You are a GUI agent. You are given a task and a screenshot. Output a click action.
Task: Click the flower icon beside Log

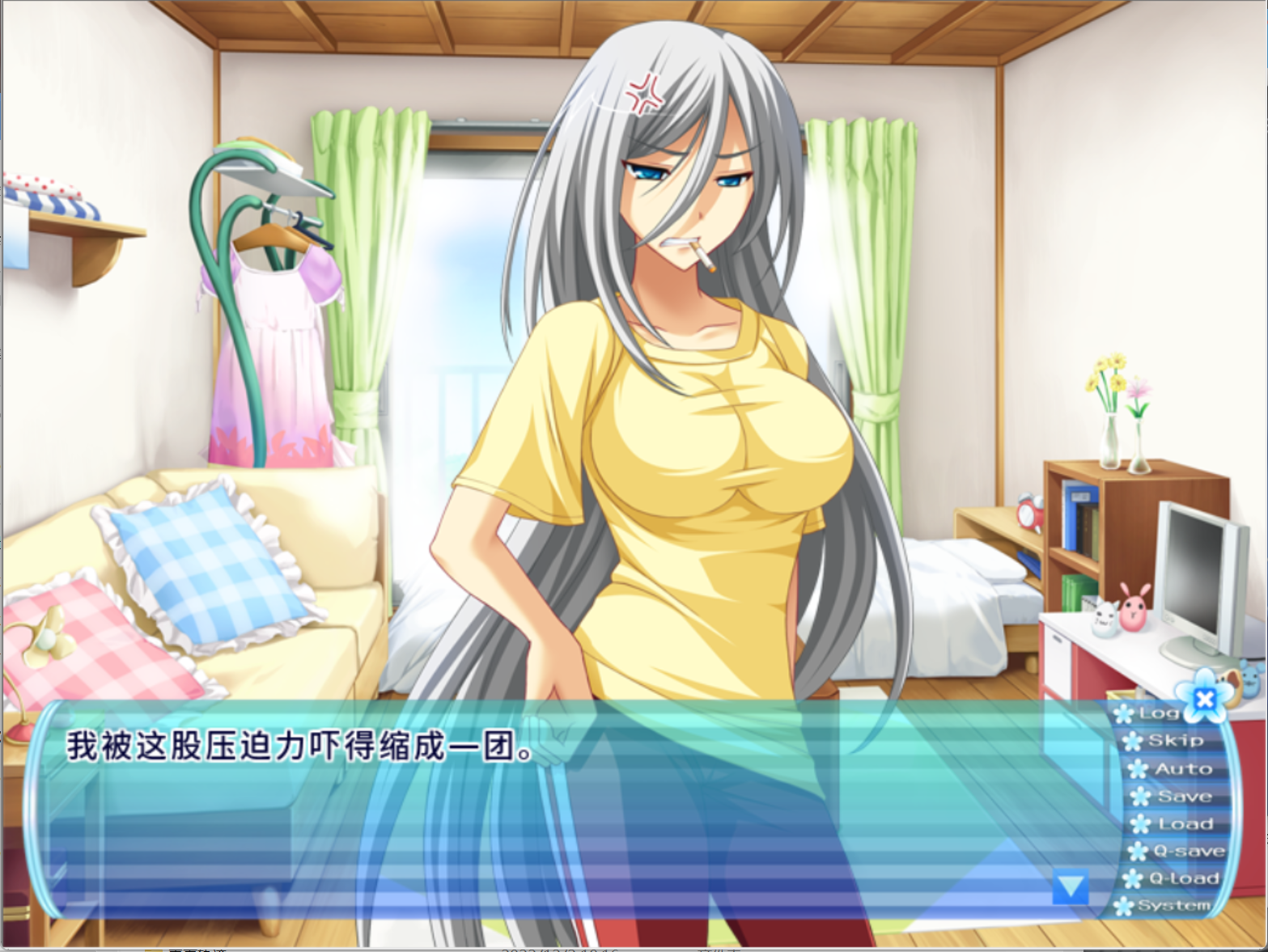click(1125, 713)
